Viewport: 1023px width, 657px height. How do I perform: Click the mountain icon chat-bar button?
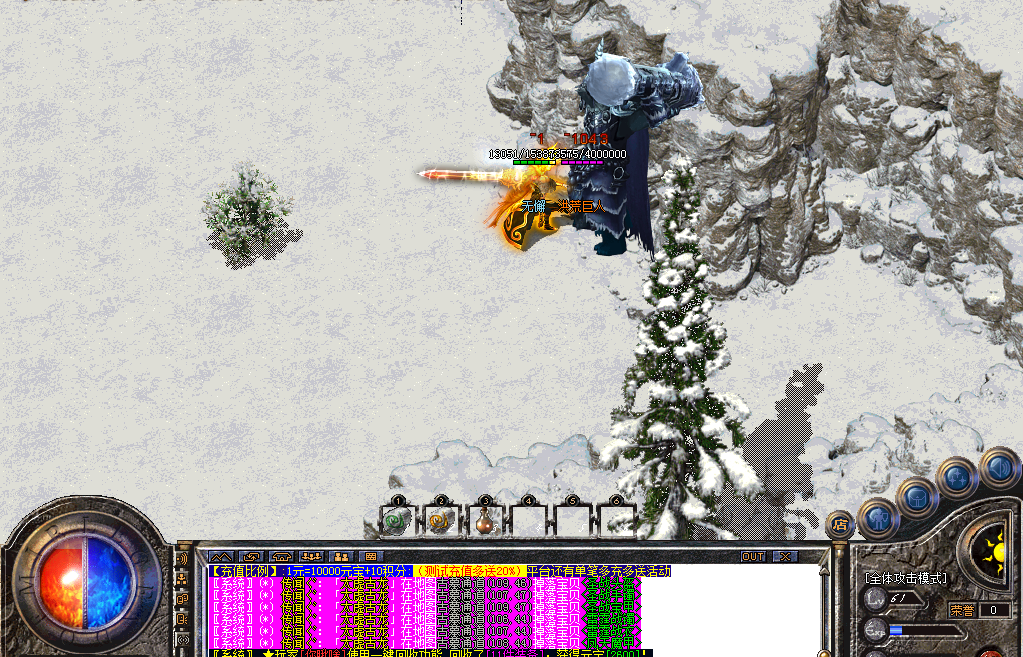point(221,556)
